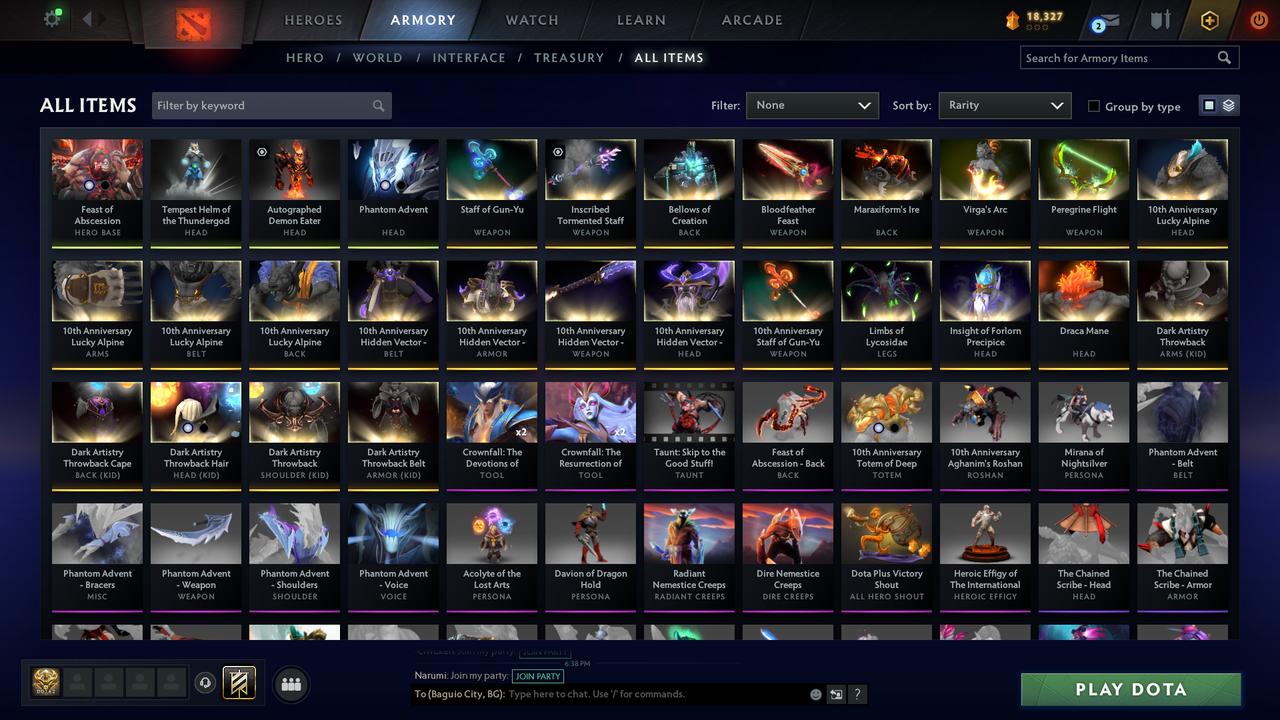This screenshot has width=1280, height=720.
Task: Switch to the TREASURY tab
Action: tap(569, 58)
